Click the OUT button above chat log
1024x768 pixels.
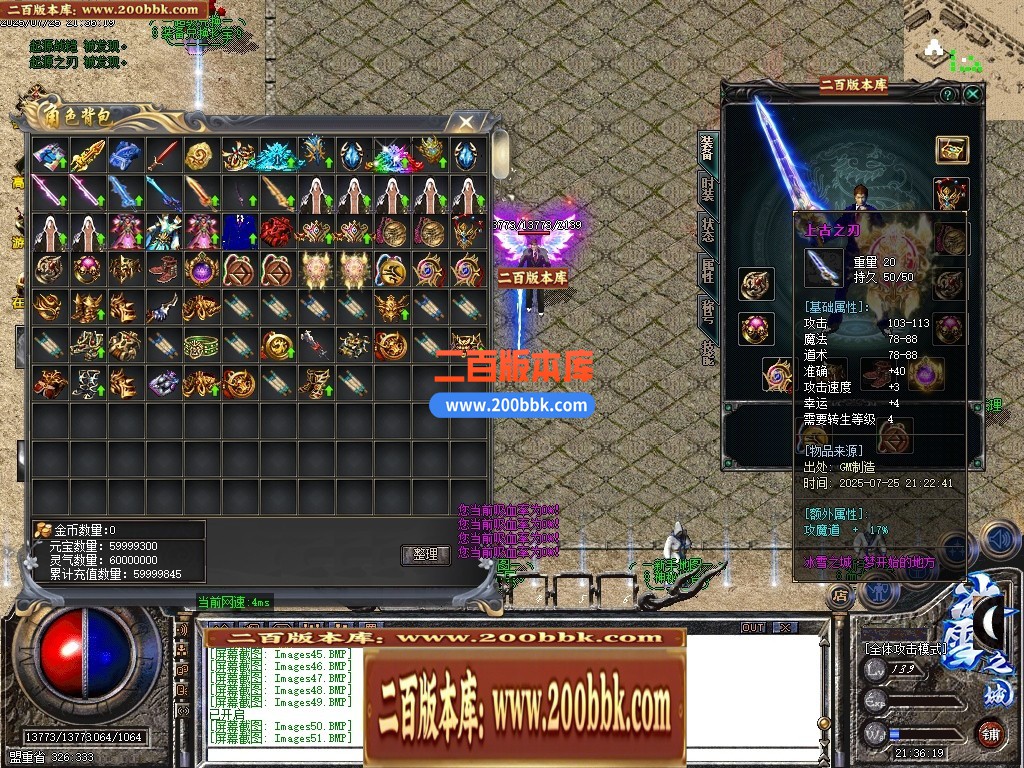[753, 627]
